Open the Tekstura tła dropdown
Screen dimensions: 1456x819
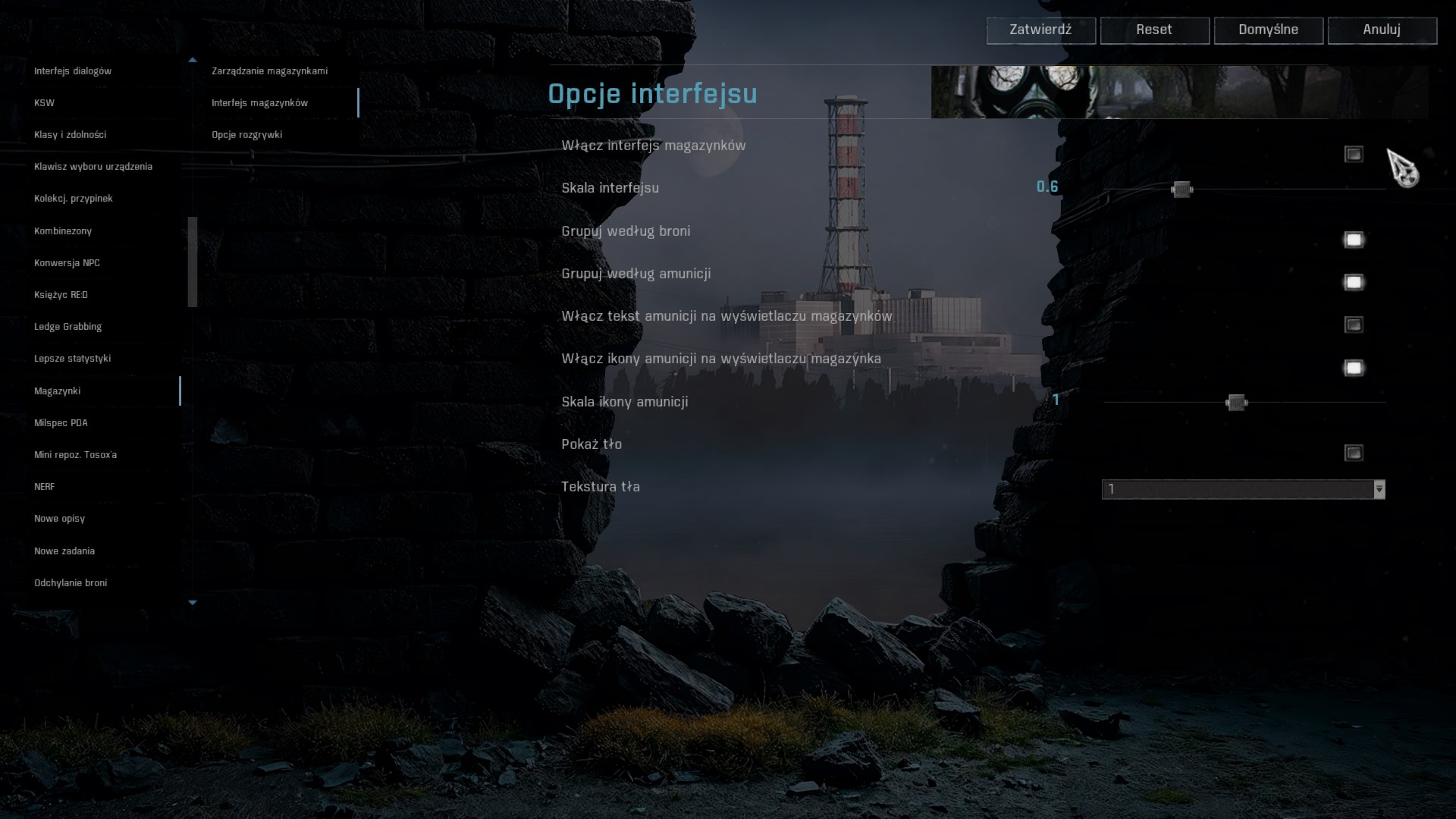(1243, 490)
